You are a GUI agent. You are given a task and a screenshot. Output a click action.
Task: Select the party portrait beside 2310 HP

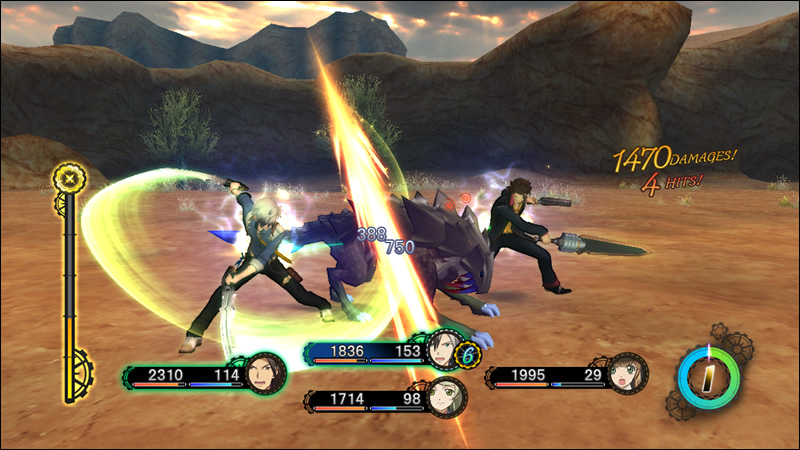pos(266,374)
